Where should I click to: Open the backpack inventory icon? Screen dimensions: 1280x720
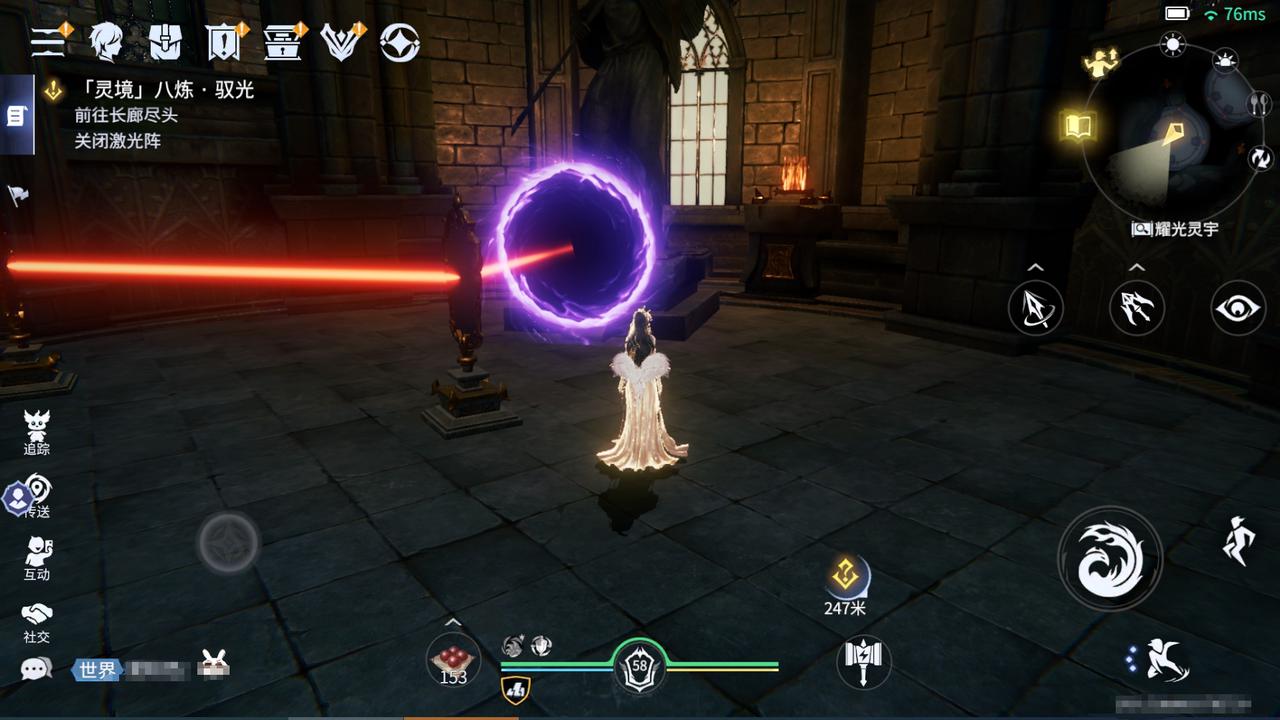point(164,41)
